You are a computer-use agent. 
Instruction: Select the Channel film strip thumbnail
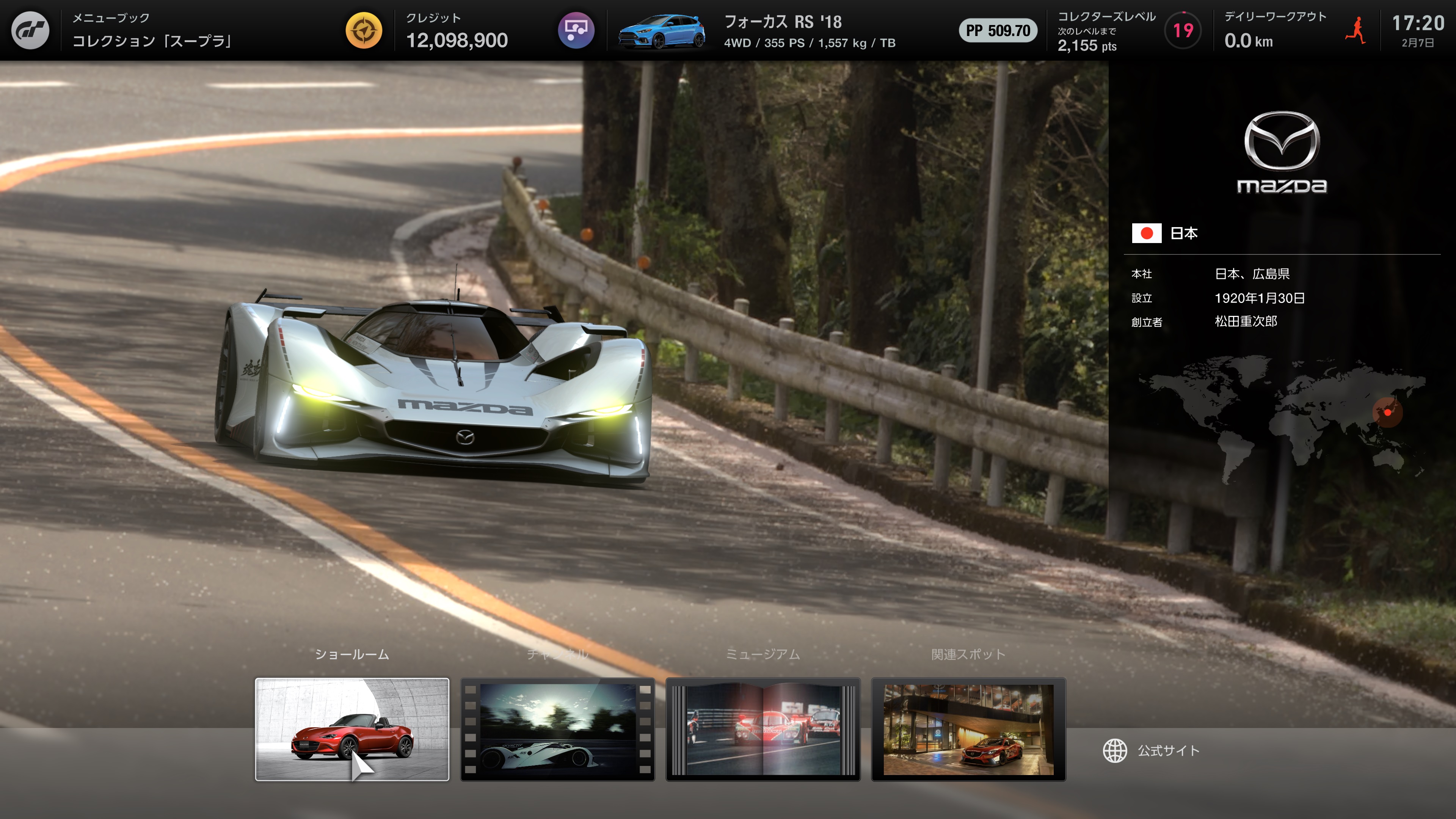click(x=557, y=729)
